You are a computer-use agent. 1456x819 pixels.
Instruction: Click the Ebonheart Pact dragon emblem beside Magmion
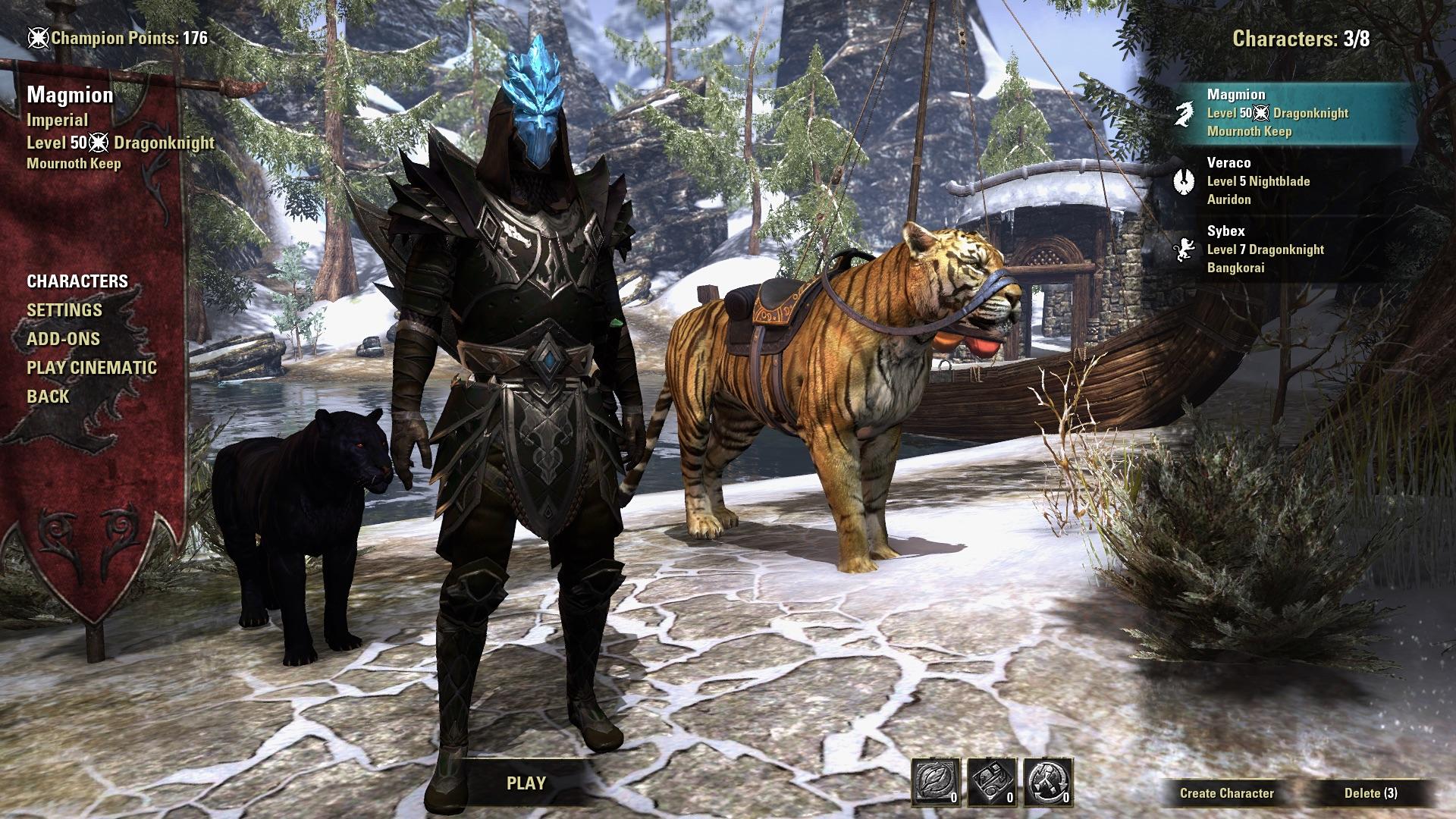coord(1186,113)
